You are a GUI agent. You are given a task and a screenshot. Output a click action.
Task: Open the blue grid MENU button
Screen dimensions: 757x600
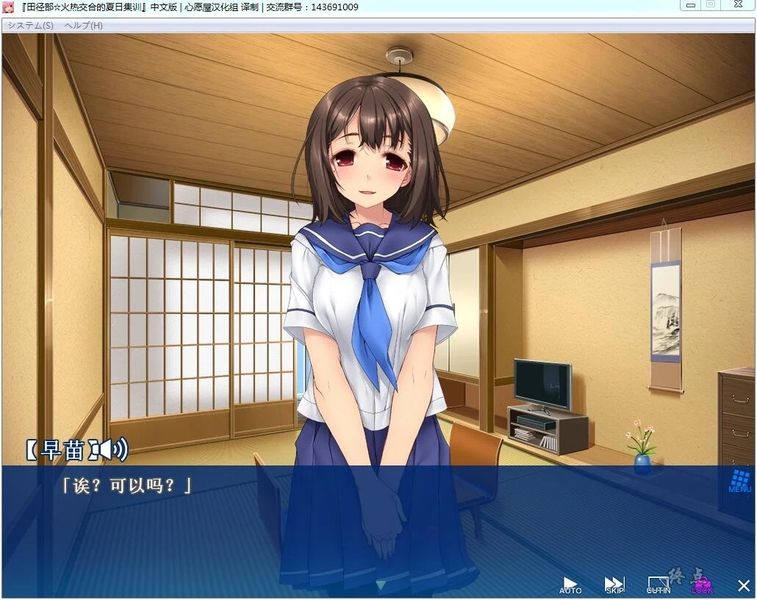(x=740, y=480)
